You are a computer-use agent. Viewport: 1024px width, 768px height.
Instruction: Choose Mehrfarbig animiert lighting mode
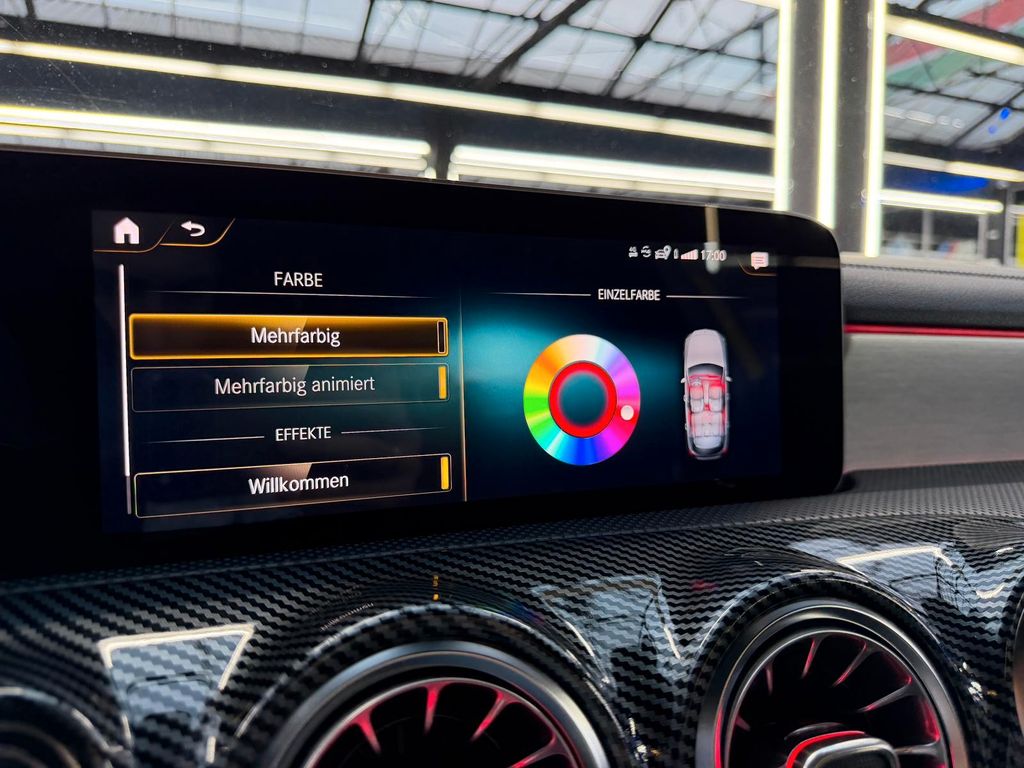click(289, 385)
